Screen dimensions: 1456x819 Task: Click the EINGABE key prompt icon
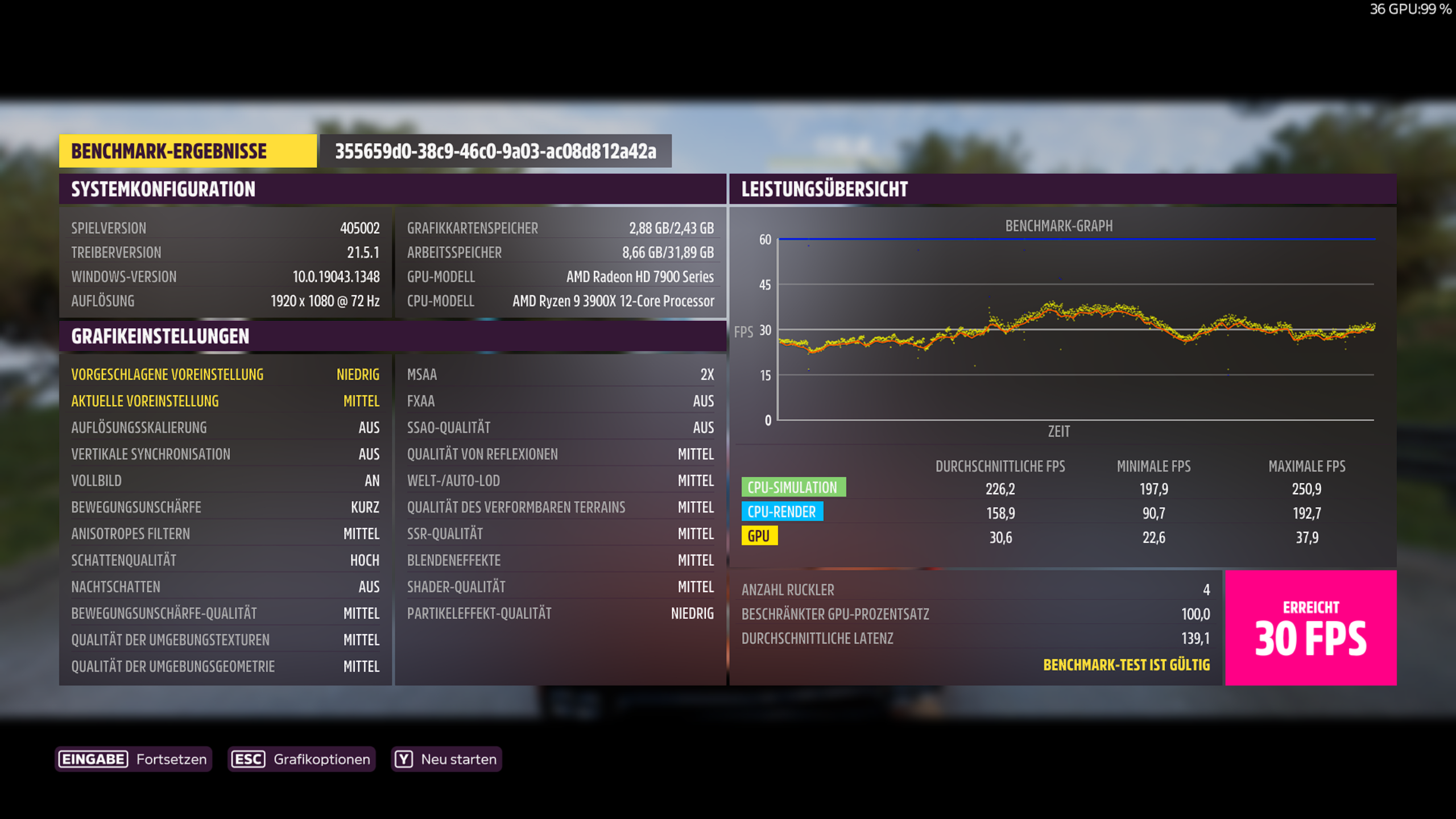93,759
